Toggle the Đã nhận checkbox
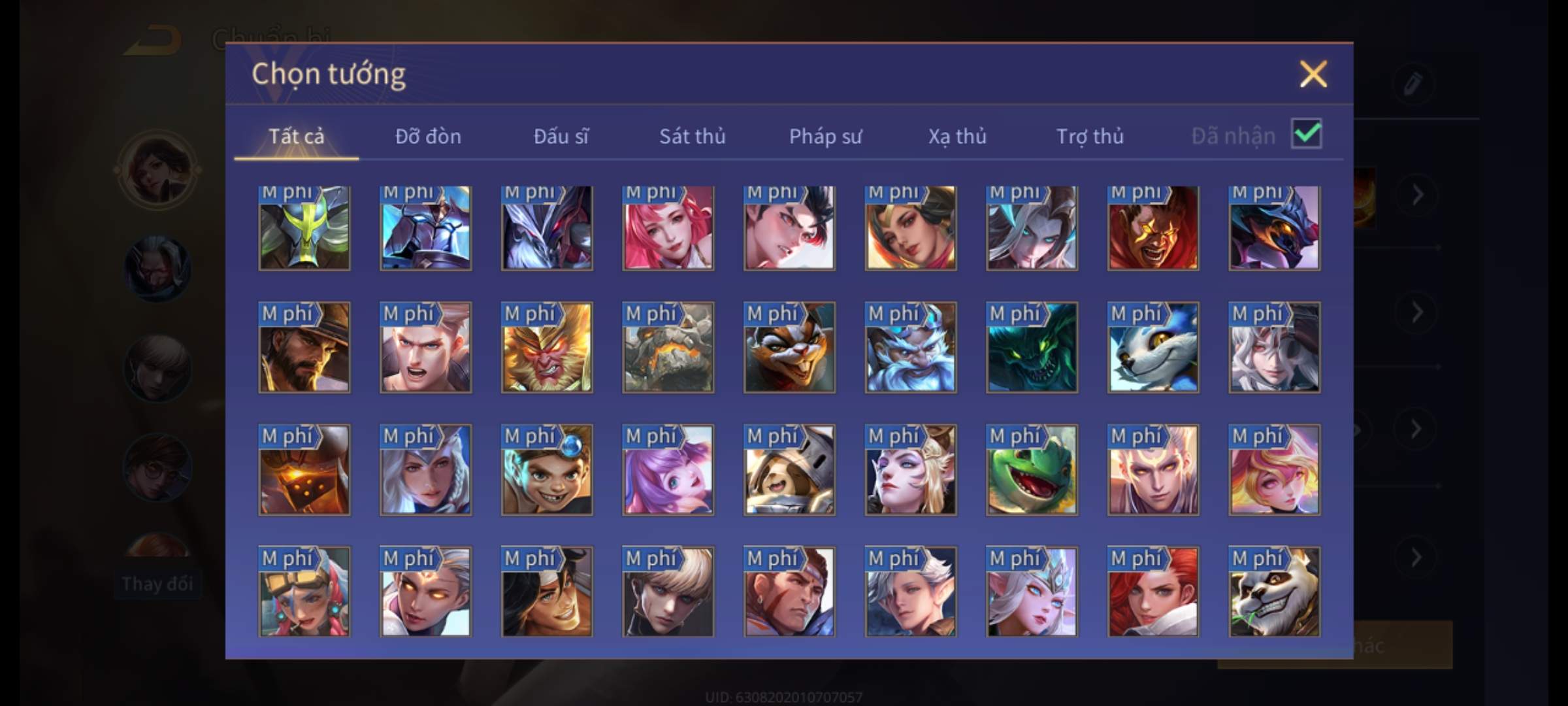The image size is (1568, 706). [x=1306, y=134]
